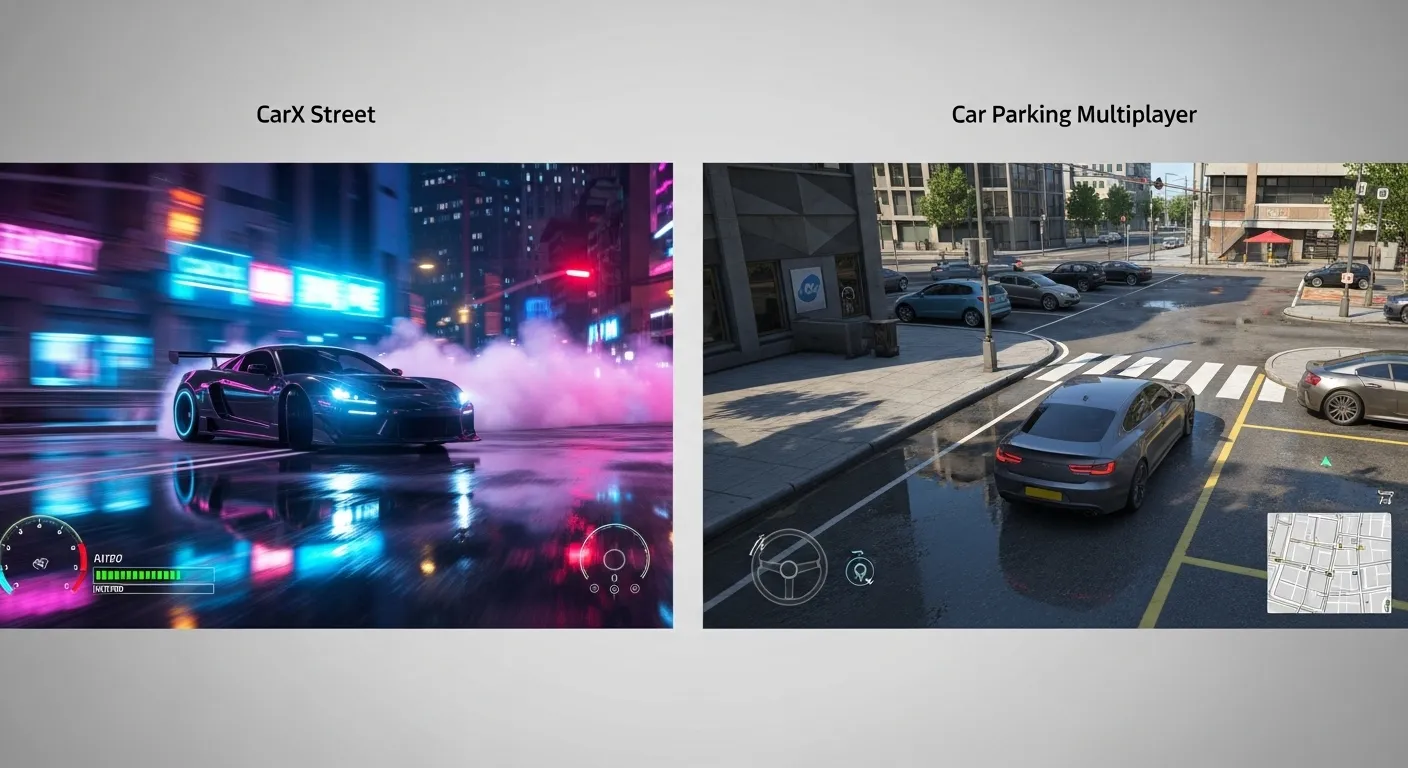Select the Car Parking Multiplayer title label
This screenshot has width=1408, height=768.
coord(1073,114)
